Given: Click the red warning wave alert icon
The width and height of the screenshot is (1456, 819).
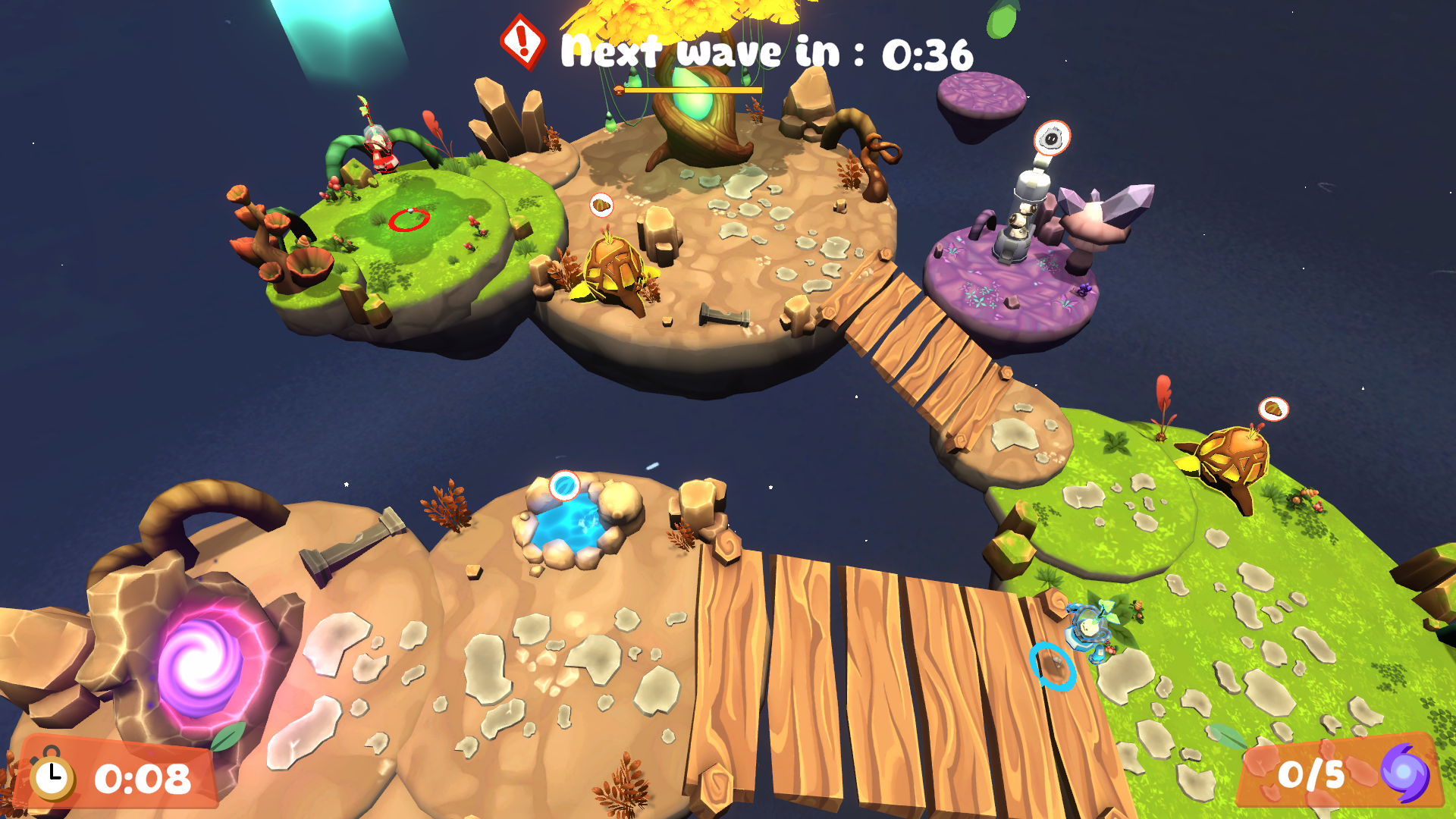Looking at the screenshot, I should click(x=522, y=41).
